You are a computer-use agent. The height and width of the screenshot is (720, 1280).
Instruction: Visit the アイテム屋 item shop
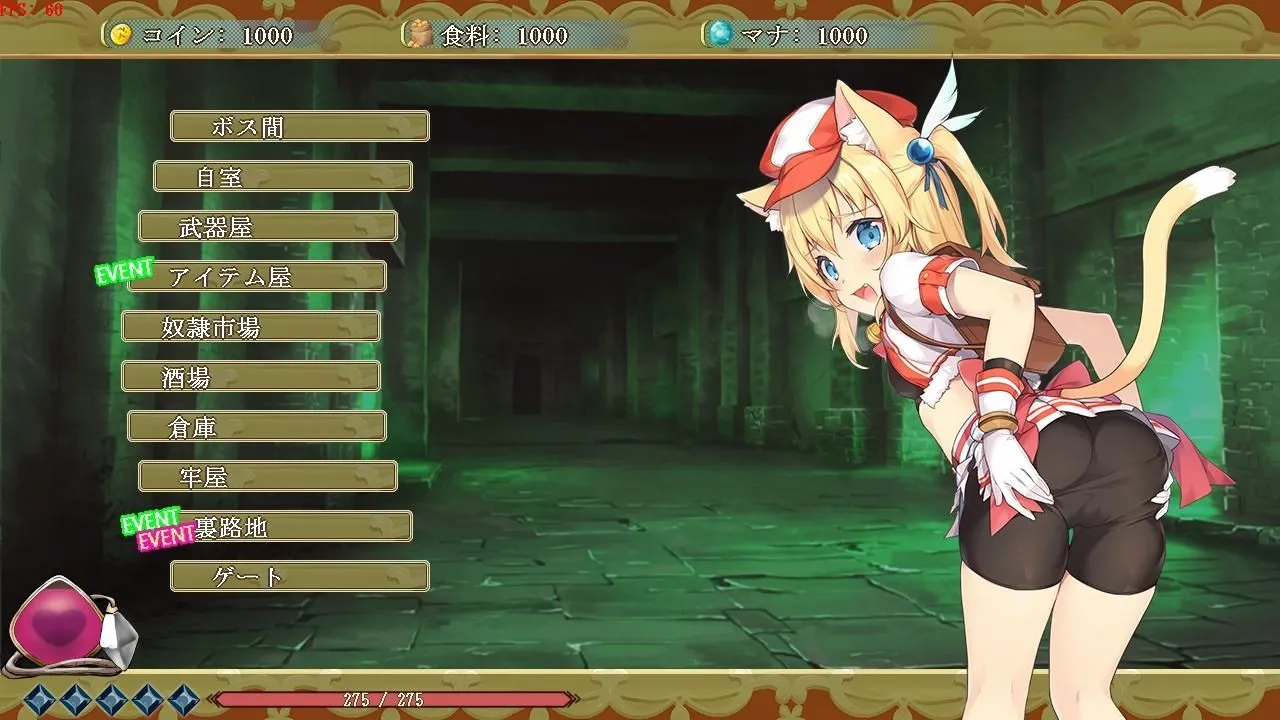[x=257, y=276]
